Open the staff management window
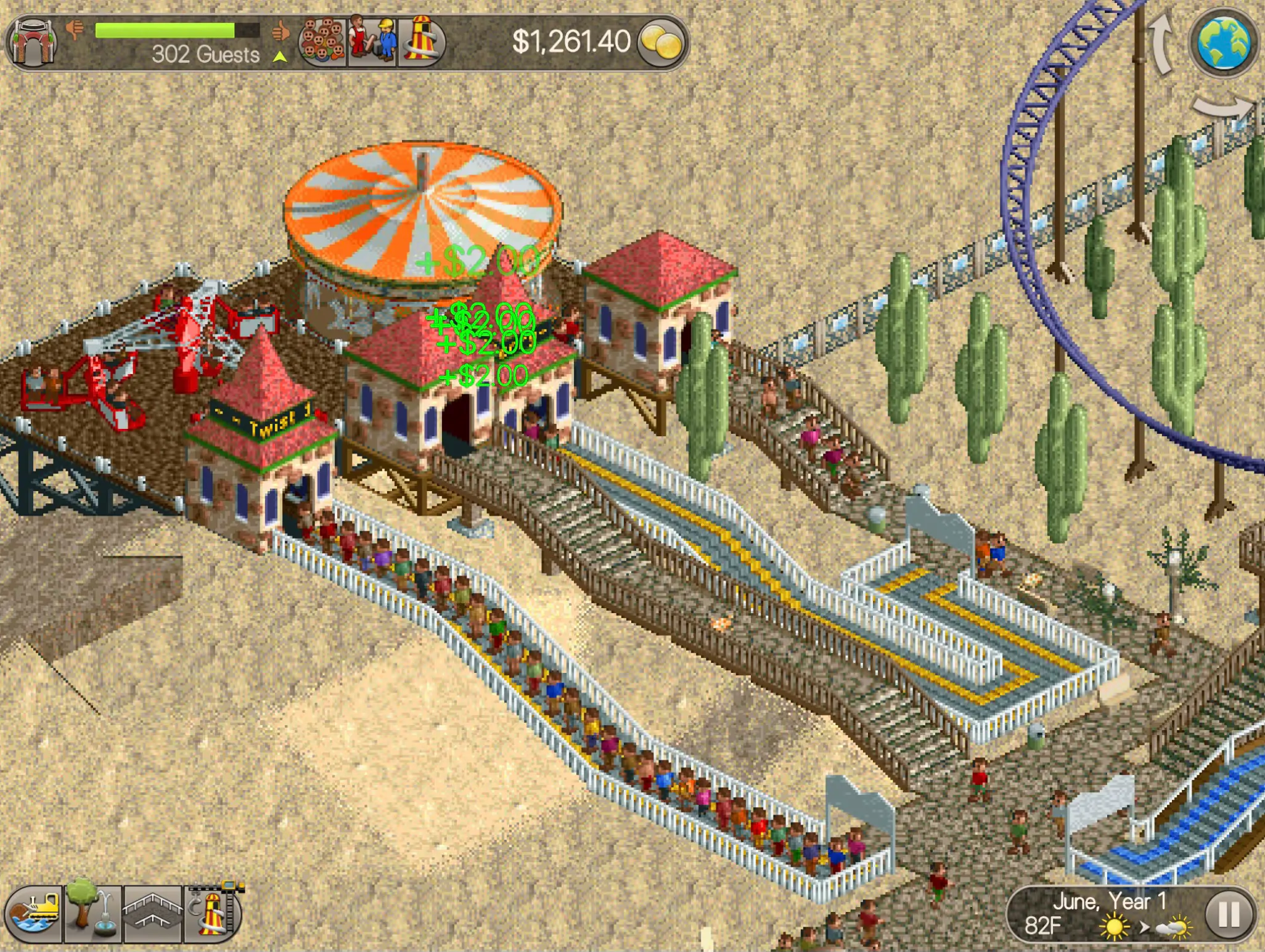This screenshot has width=1265, height=952. click(x=371, y=40)
